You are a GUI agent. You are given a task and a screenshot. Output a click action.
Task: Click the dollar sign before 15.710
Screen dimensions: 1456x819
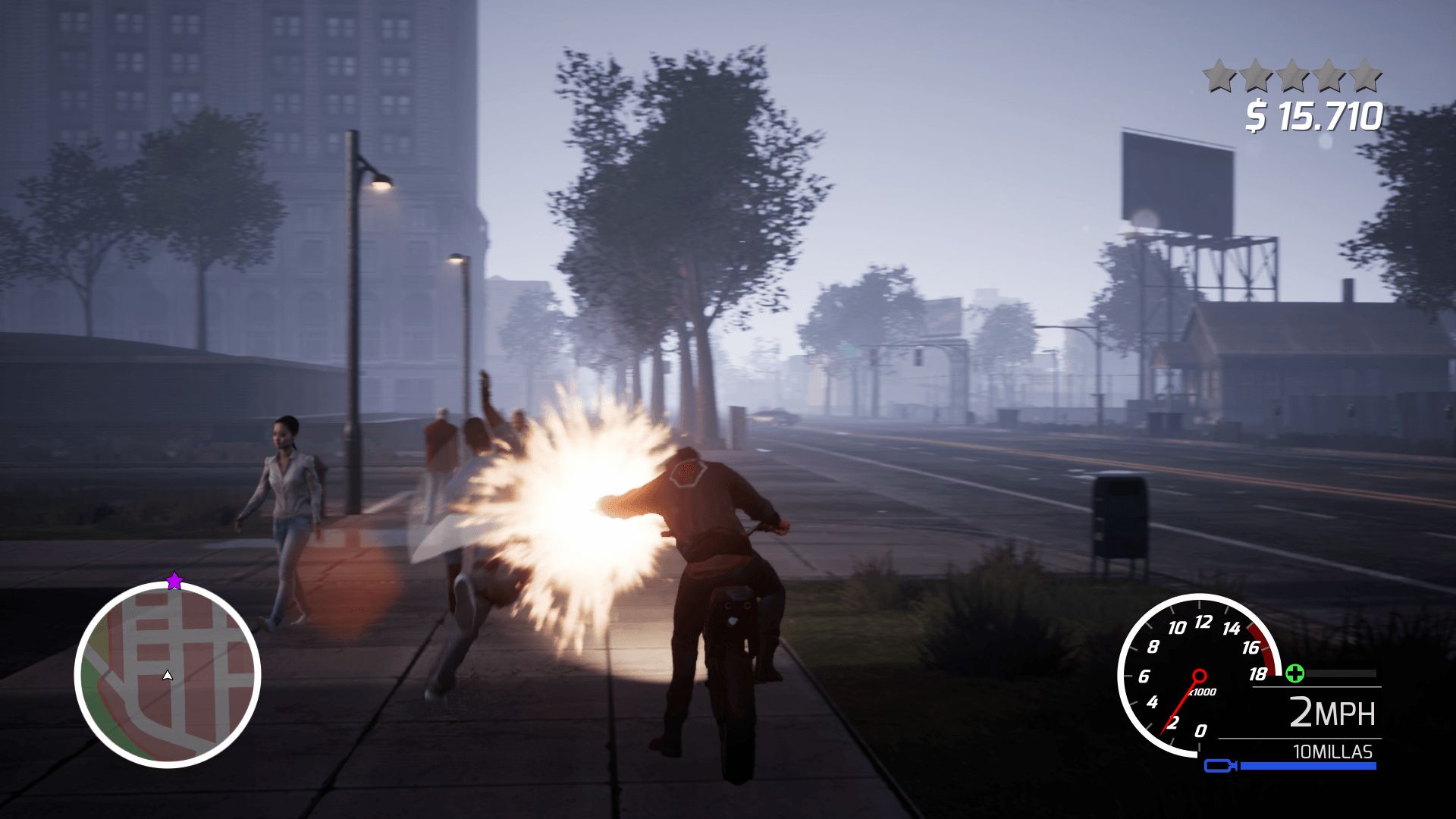[x=1257, y=115]
